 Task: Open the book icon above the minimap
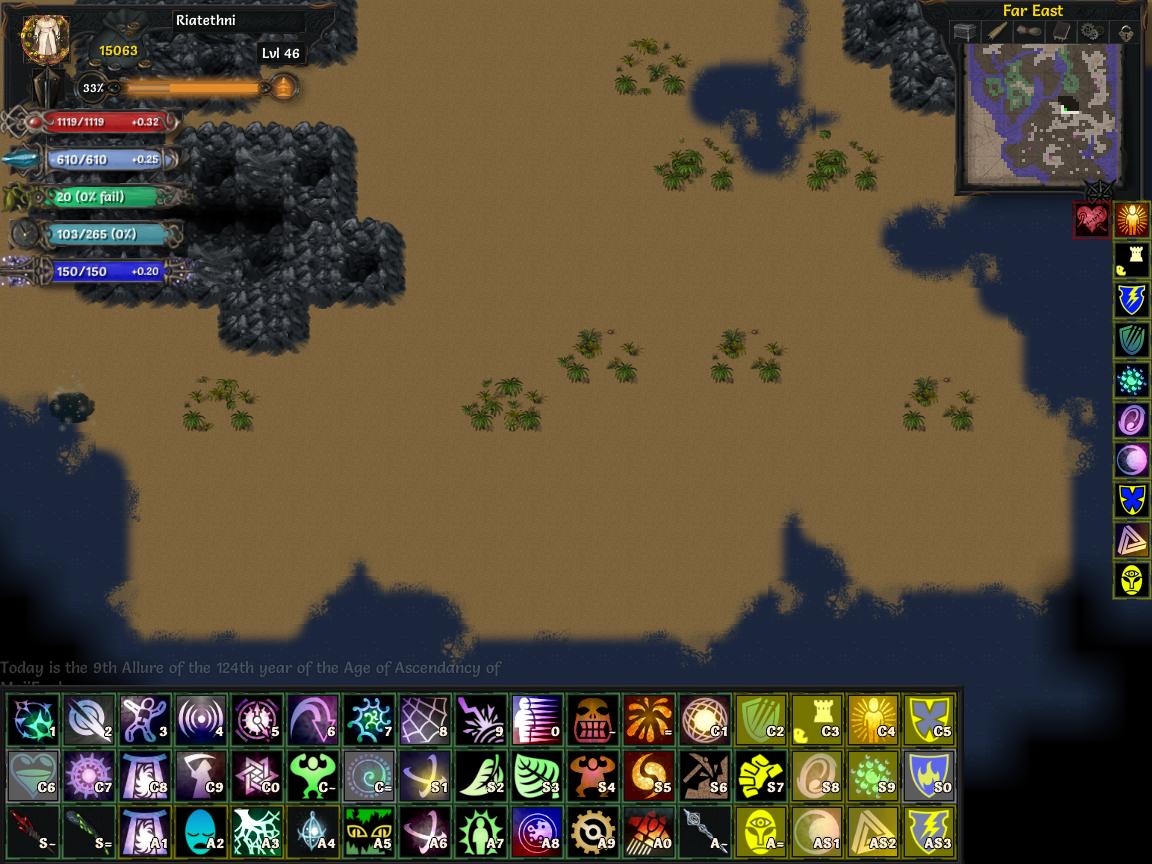click(x=1060, y=32)
